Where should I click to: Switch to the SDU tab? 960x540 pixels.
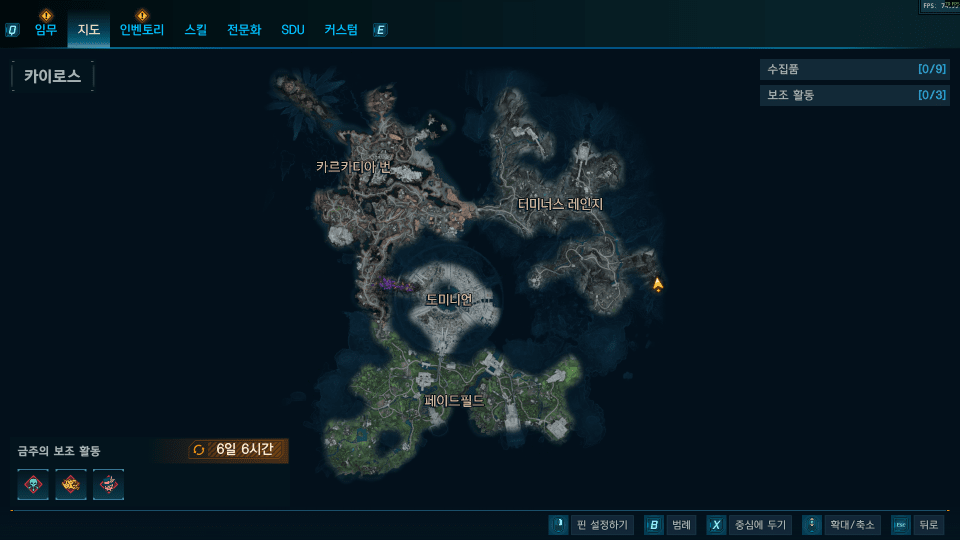point(293,30)
